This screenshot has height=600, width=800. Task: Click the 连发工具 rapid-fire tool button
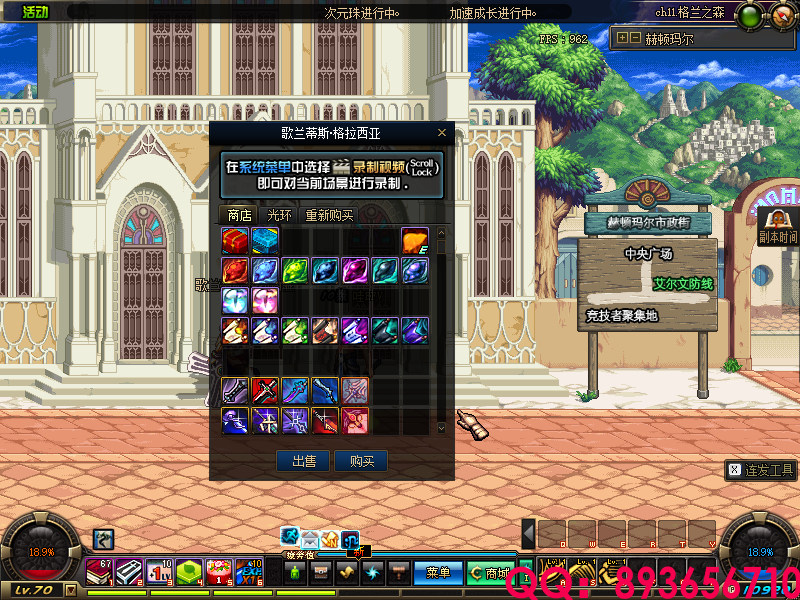[761, 469]
